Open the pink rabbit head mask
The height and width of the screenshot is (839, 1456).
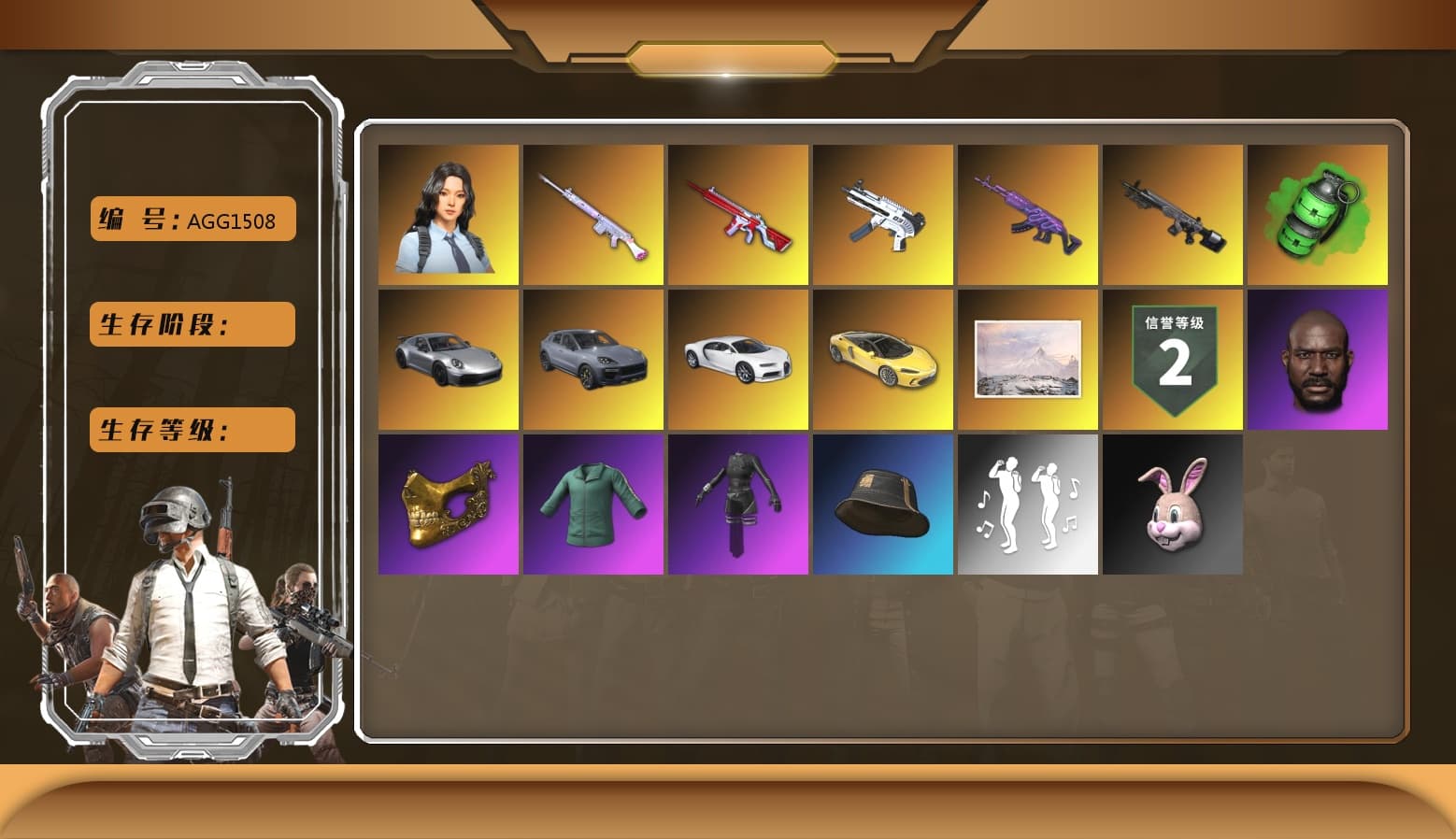(1173, 505)
